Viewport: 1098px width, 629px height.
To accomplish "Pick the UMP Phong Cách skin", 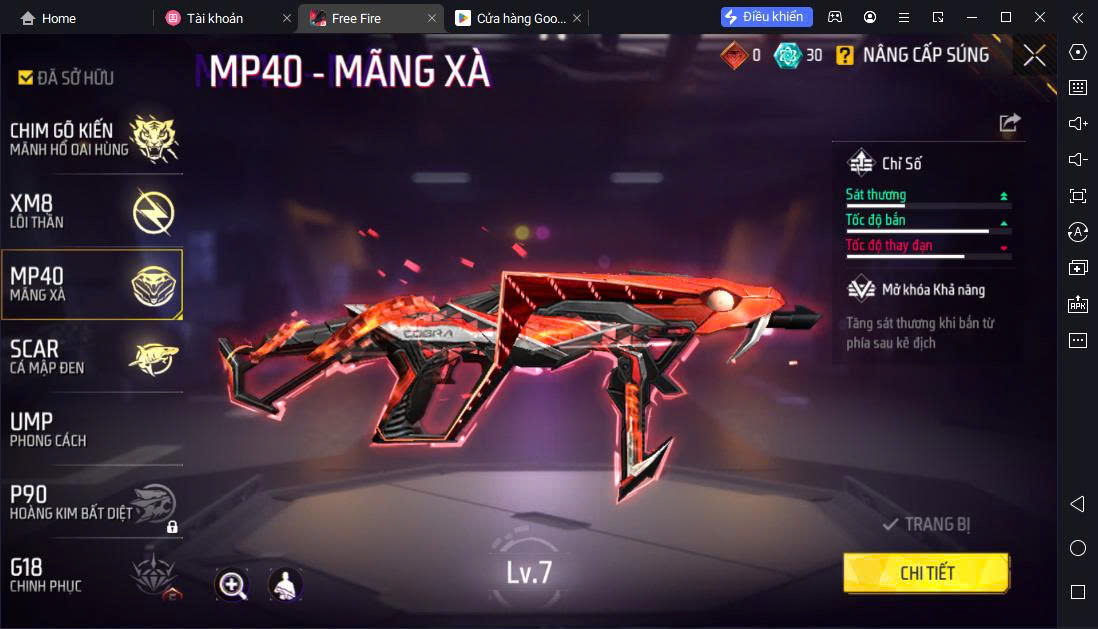I will 92,428.
